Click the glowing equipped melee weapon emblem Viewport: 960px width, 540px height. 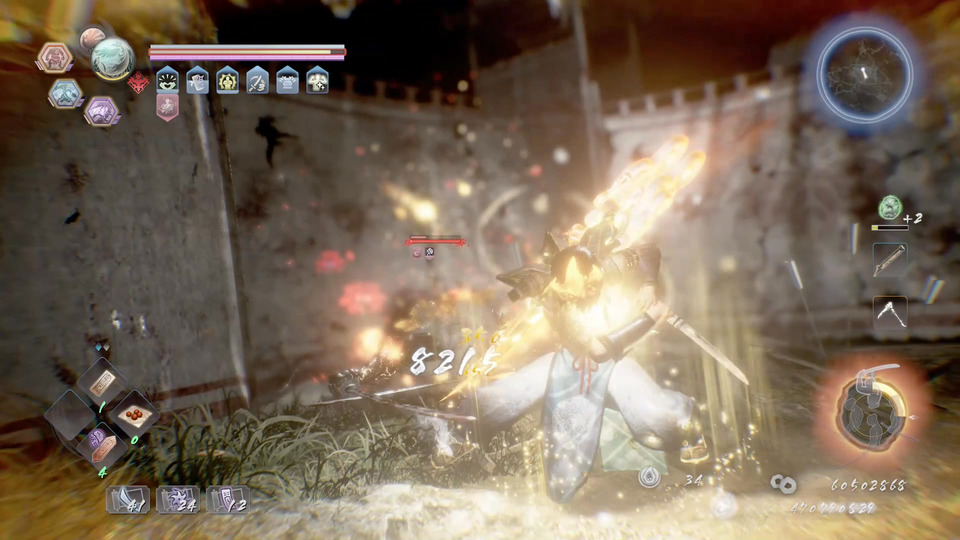click(871, 410)
